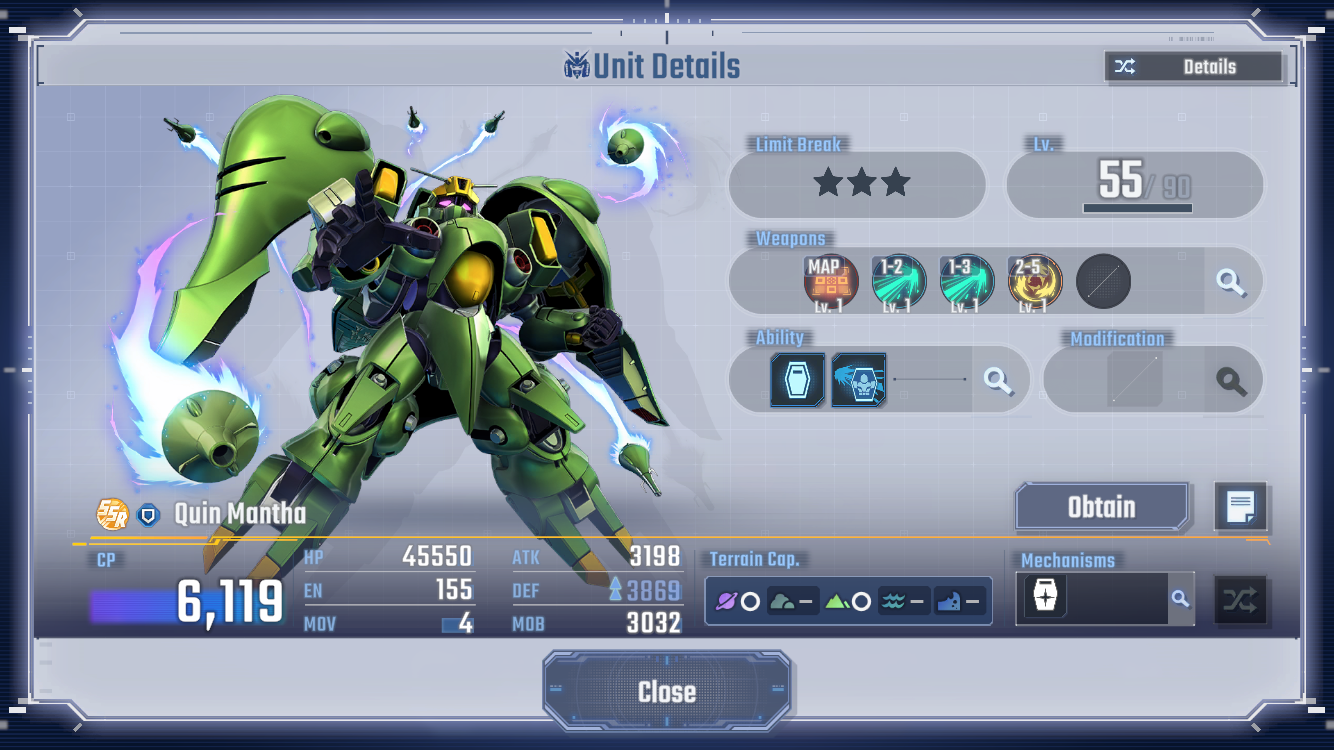This screenshot has height=750, width=1334.
Task: Select the 2-5 range weapon icon
Action: tap(1034, 281)
